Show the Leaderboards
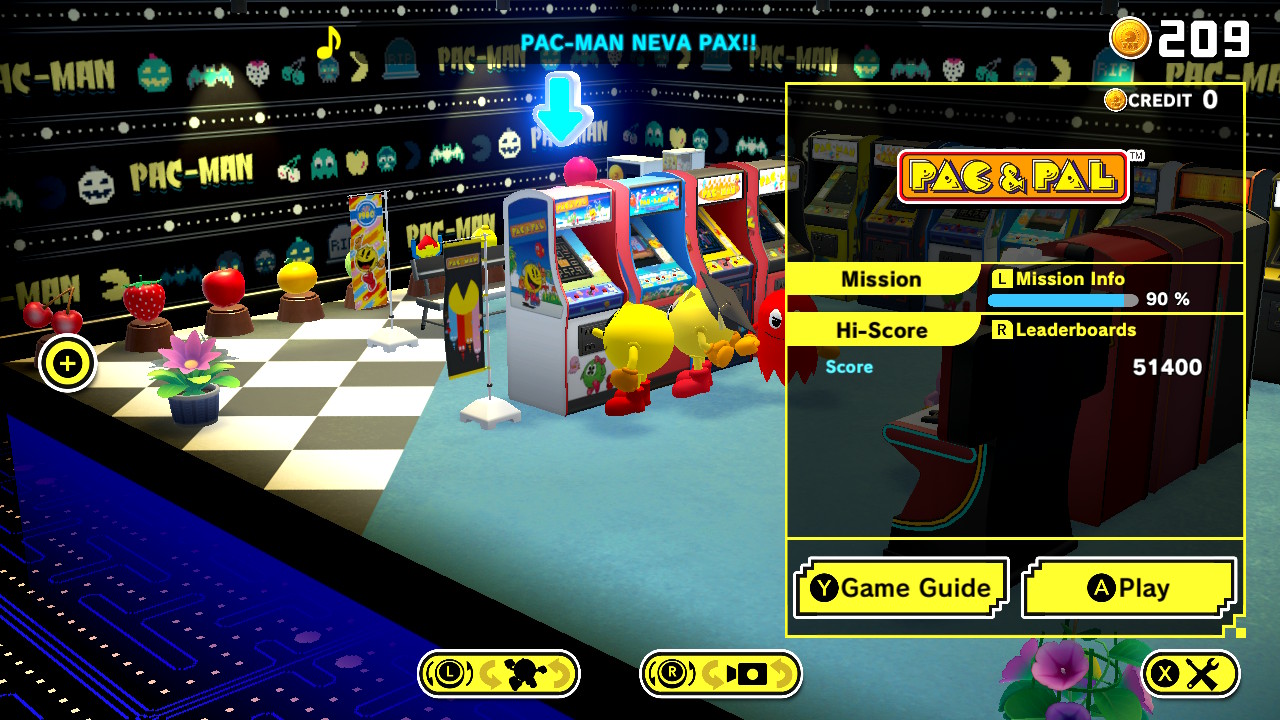 click(1064, 330)
